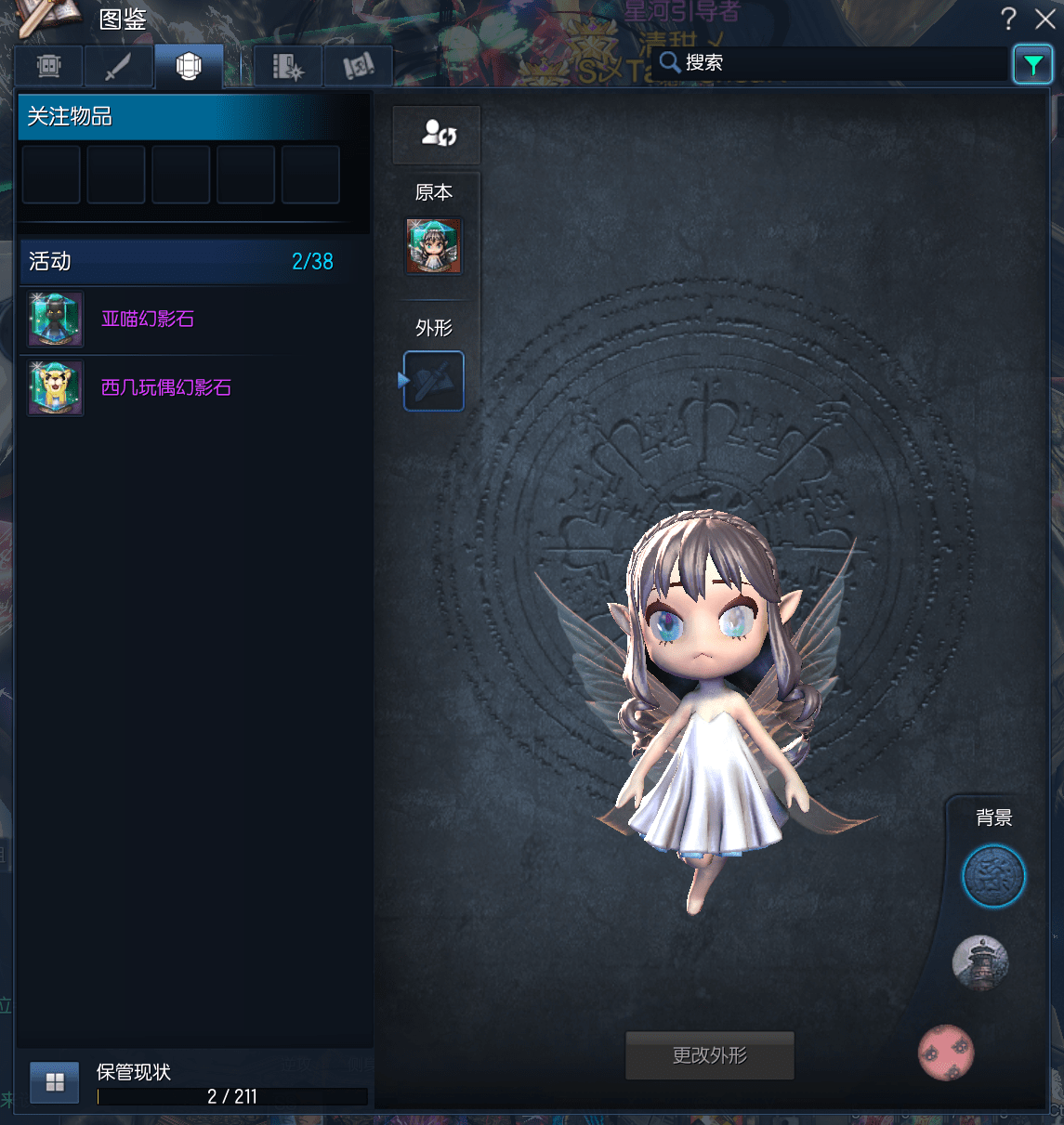Collapse the 活动 category header
Screen dimensions: 1064x1125
(x=181, y=262)
